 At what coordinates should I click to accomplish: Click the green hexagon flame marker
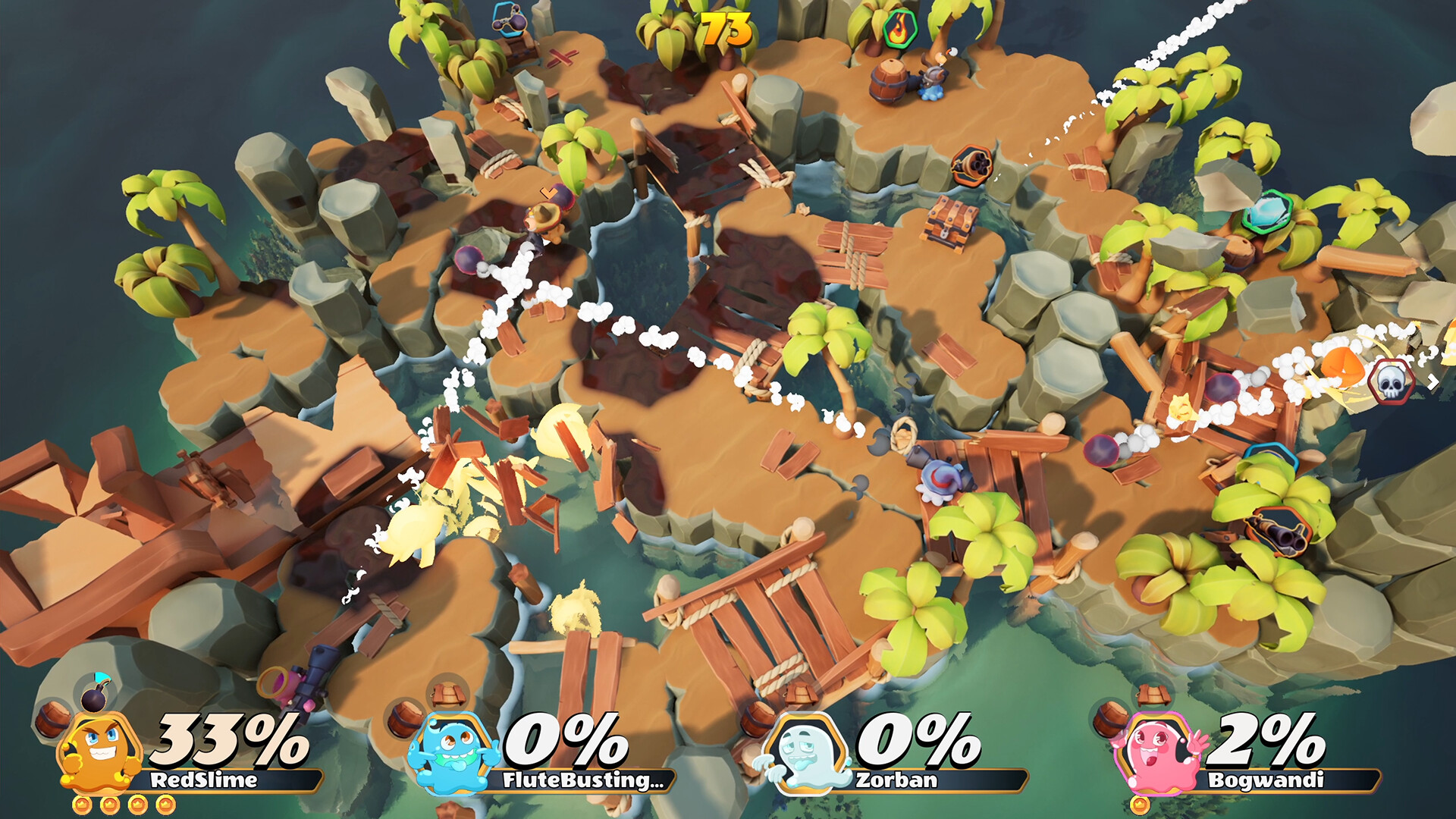click(899, 29)
